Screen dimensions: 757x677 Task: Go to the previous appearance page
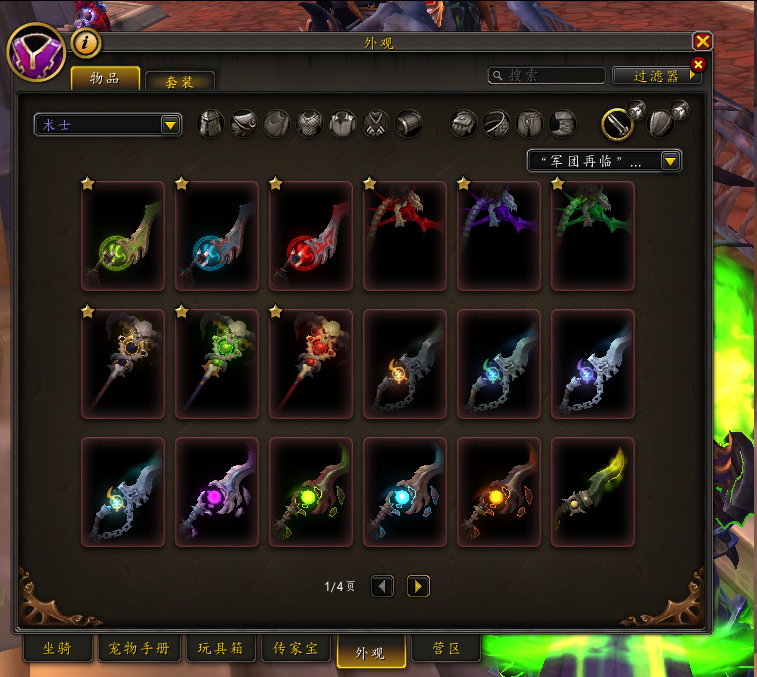point(382,586)
